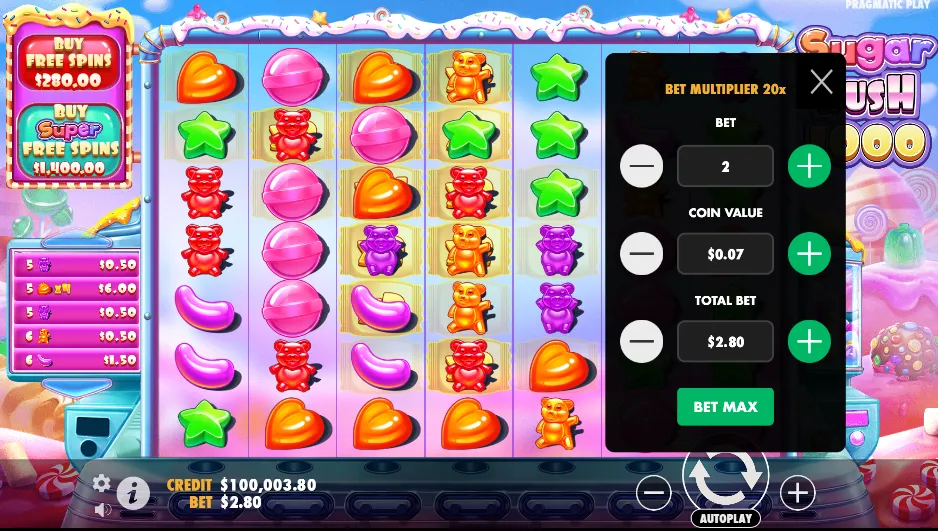The height and width of the screenshot is (531, 938).
Task: Lower the Coin Value
Action: point(641,254)
